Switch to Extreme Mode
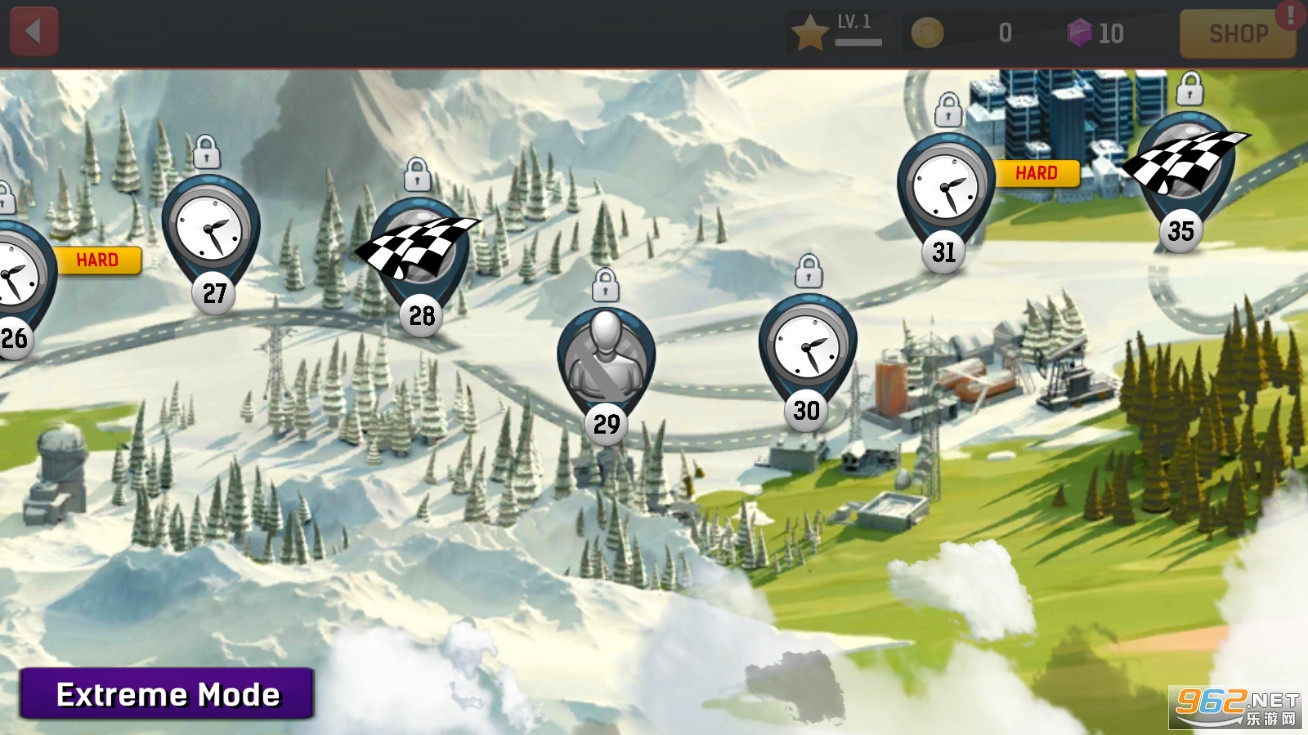The height and width of the screenshot is (735, 1308). click(x=167, y=694)
